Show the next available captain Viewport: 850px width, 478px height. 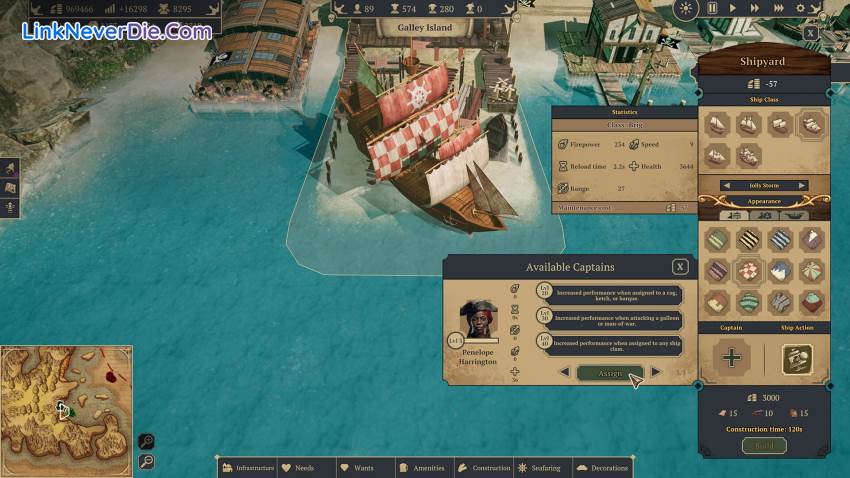tap(656, 372)
